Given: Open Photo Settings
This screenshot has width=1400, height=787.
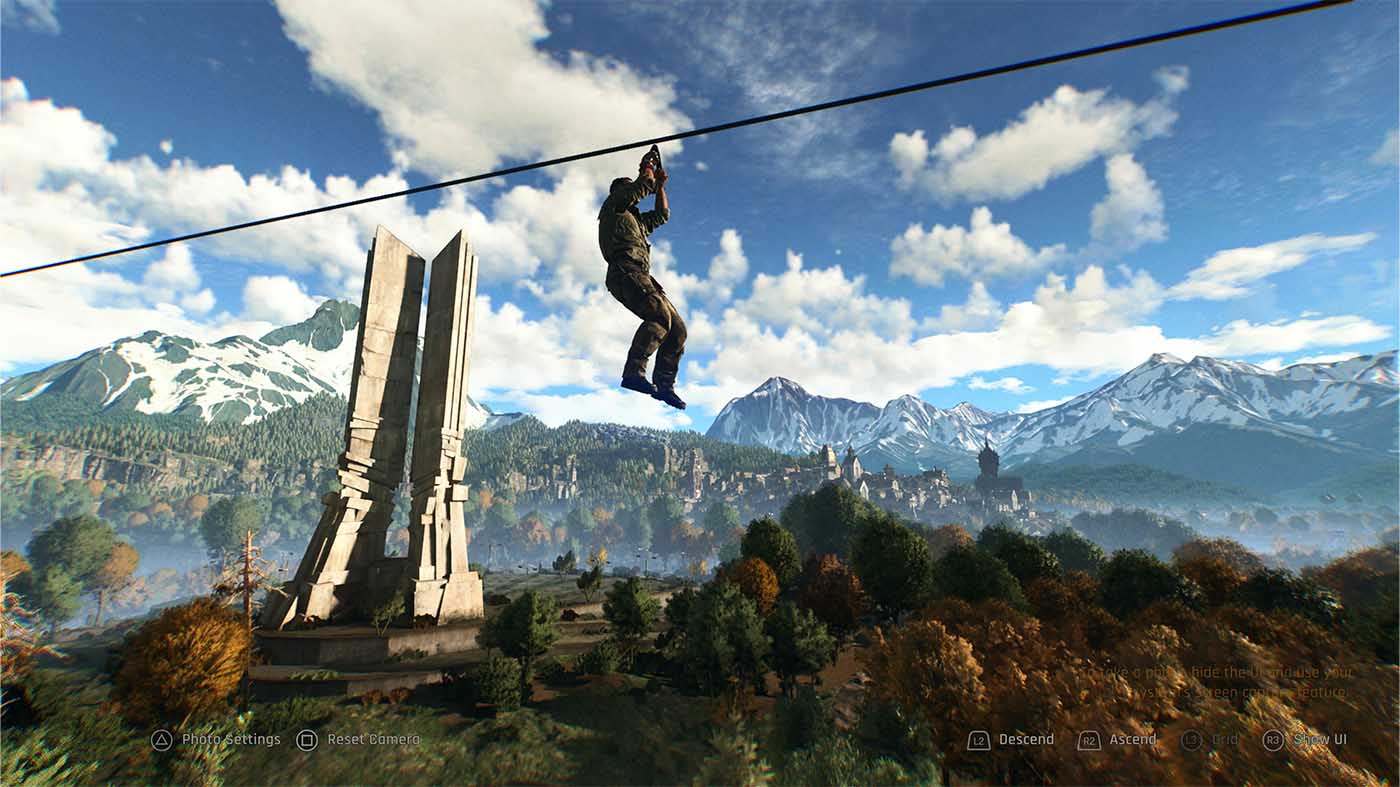Looking at the screenshot, I should coord(231,740).
